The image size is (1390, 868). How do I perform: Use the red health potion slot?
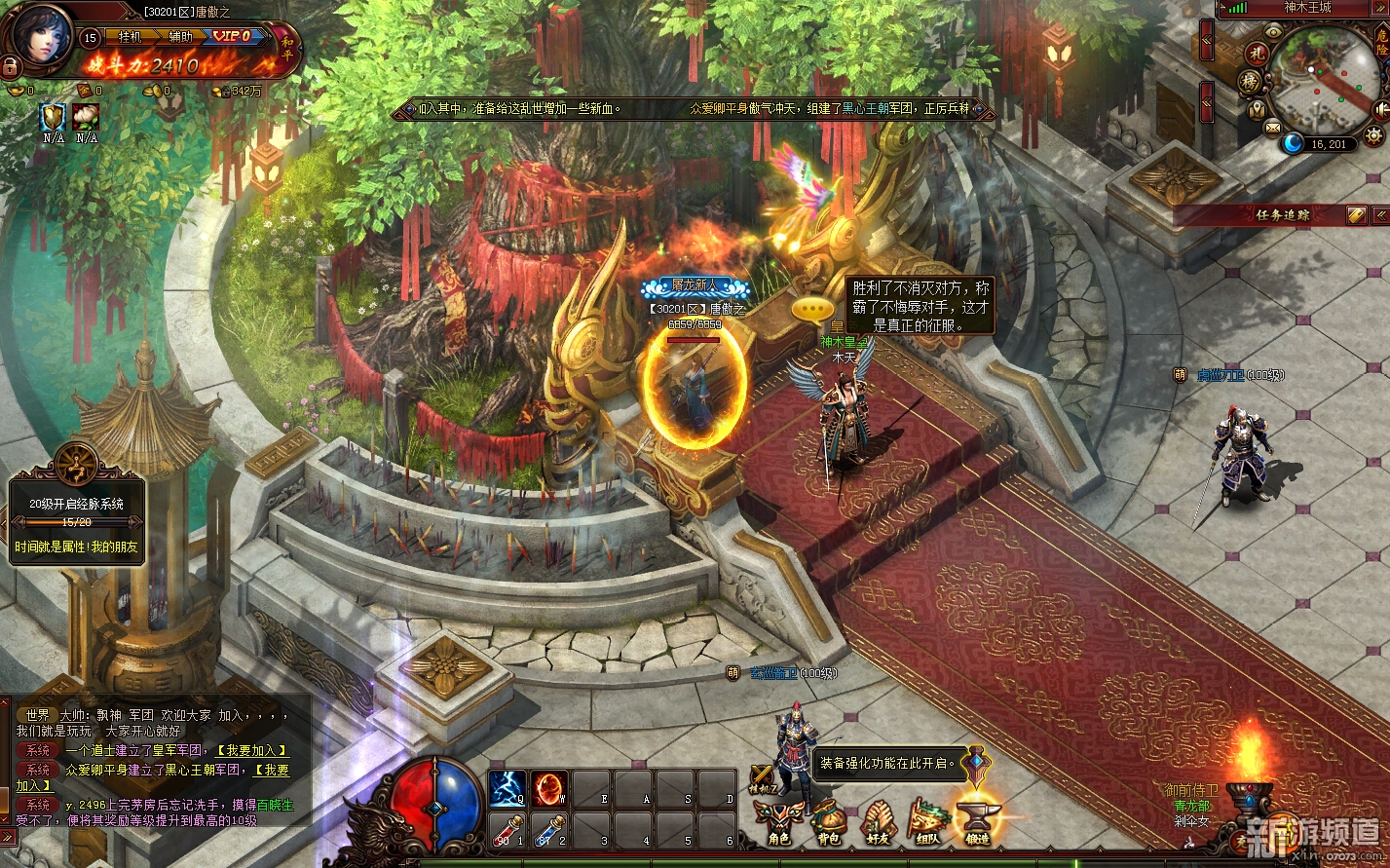(x=507, y=831)
